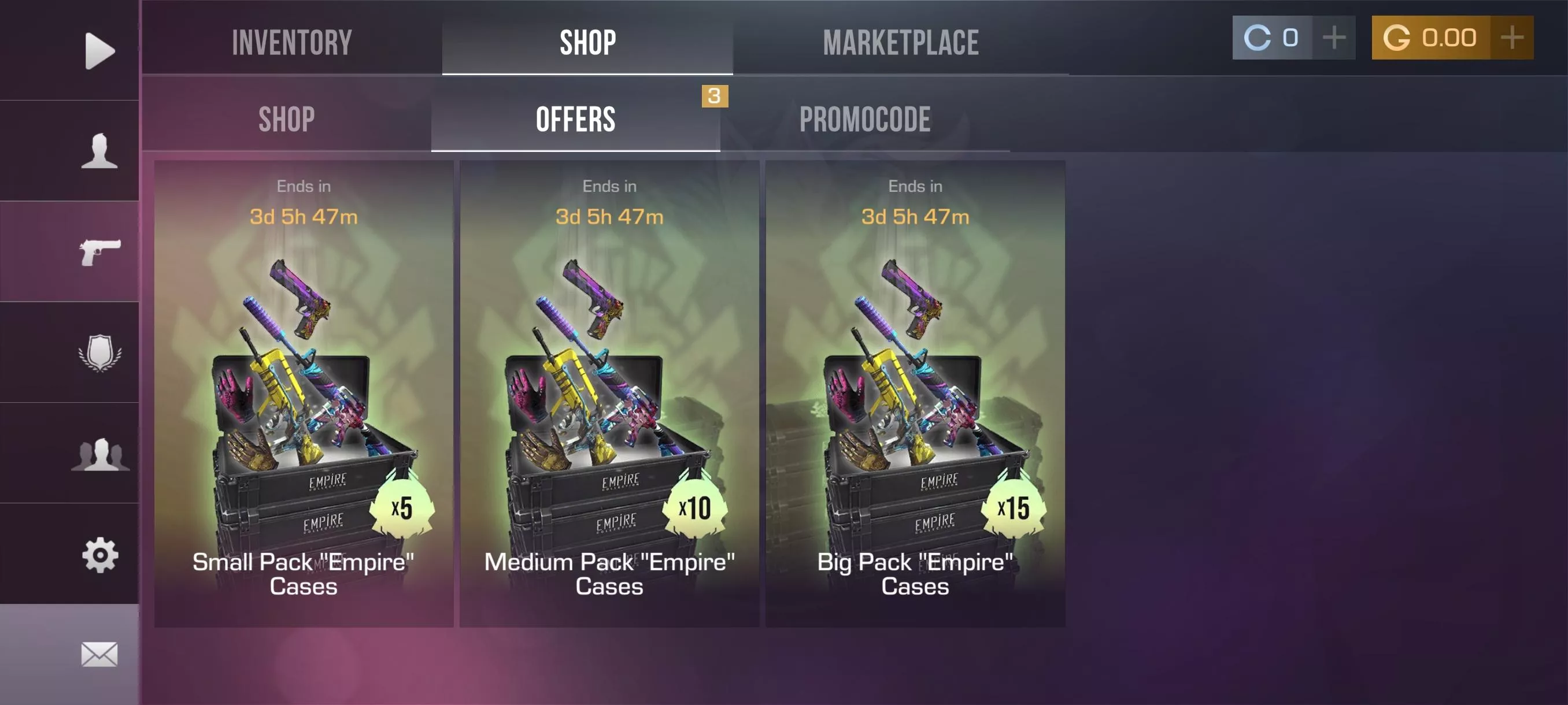This screenshot has height=705, width=1568.
Task: Choose the Medium Pack "Empire" Cases offer
Action: tap(609, 393)
